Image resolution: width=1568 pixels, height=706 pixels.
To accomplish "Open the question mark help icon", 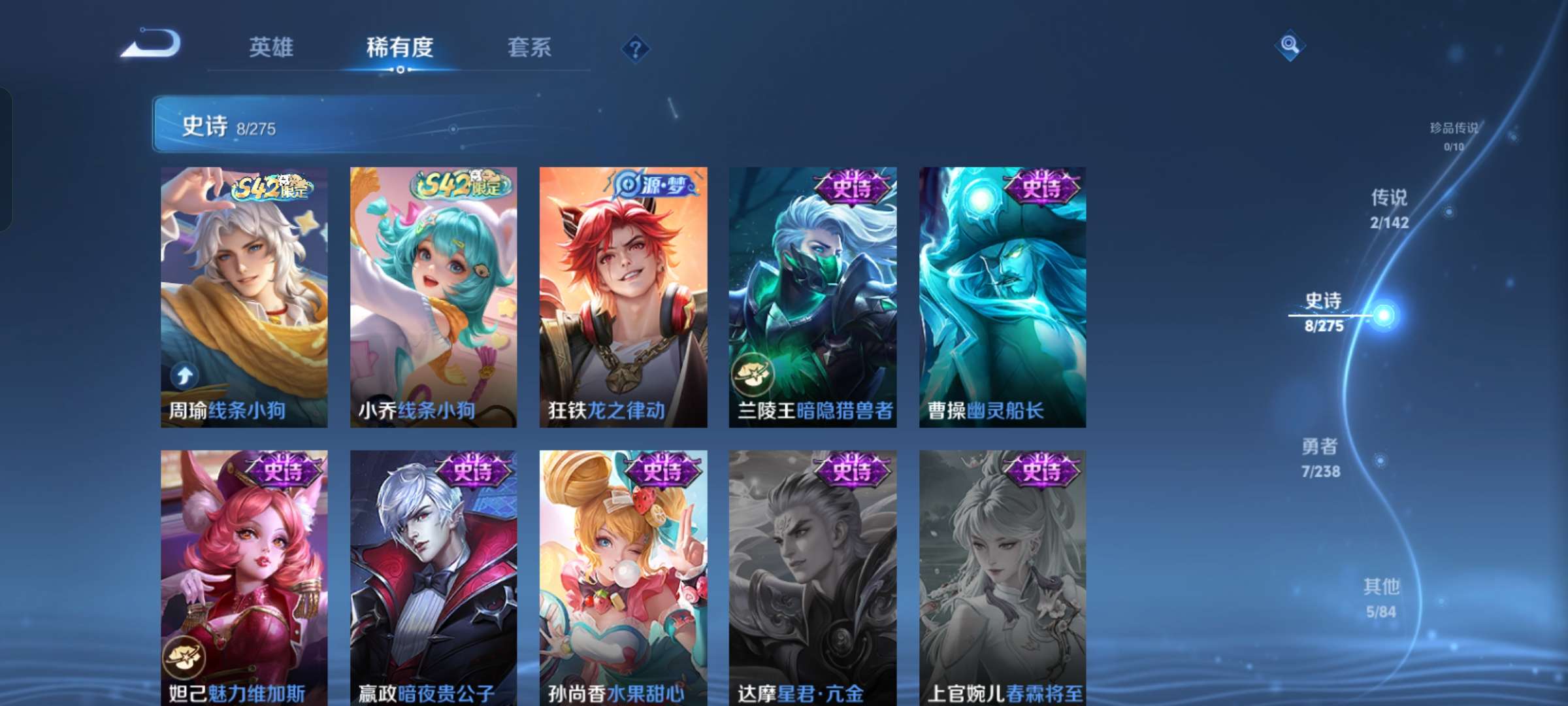I will [x=636, y=47].
